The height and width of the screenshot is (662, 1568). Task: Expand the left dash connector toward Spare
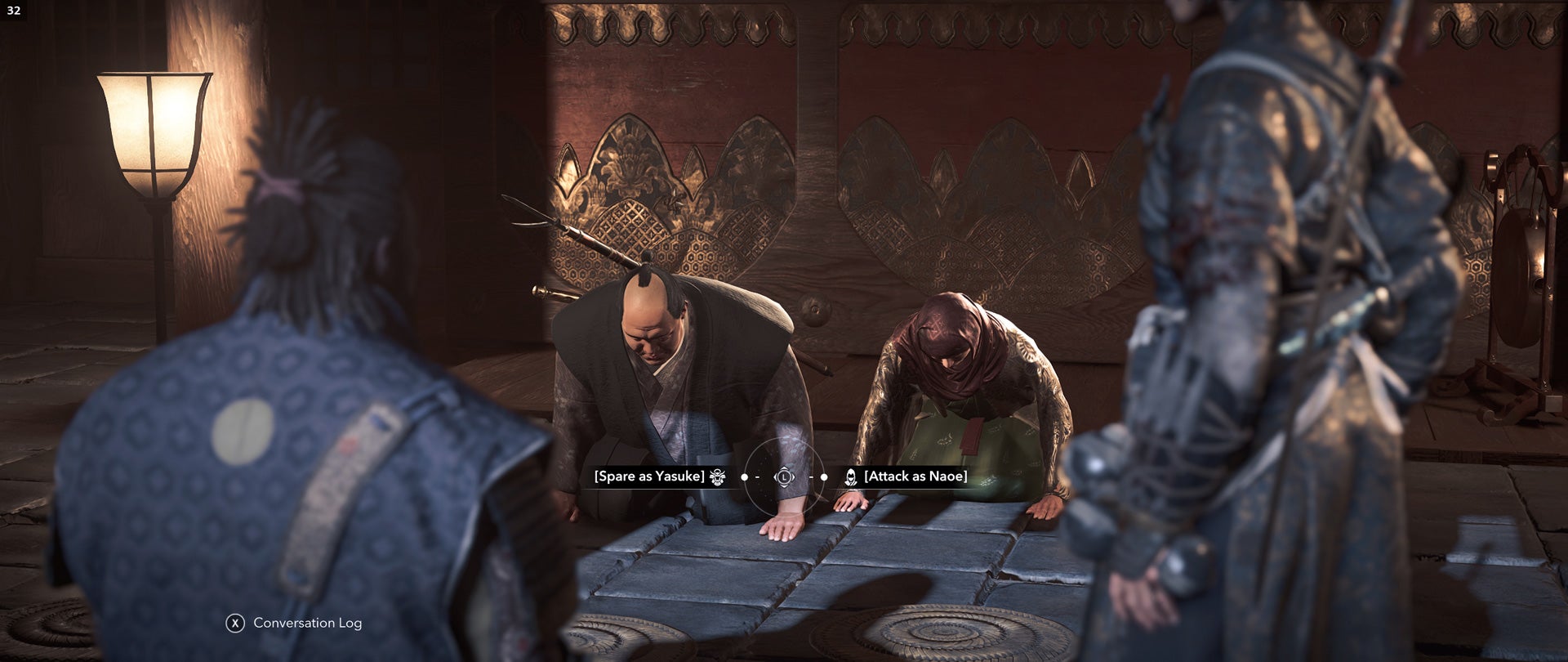pyautogui.click(x=758, y=478)
